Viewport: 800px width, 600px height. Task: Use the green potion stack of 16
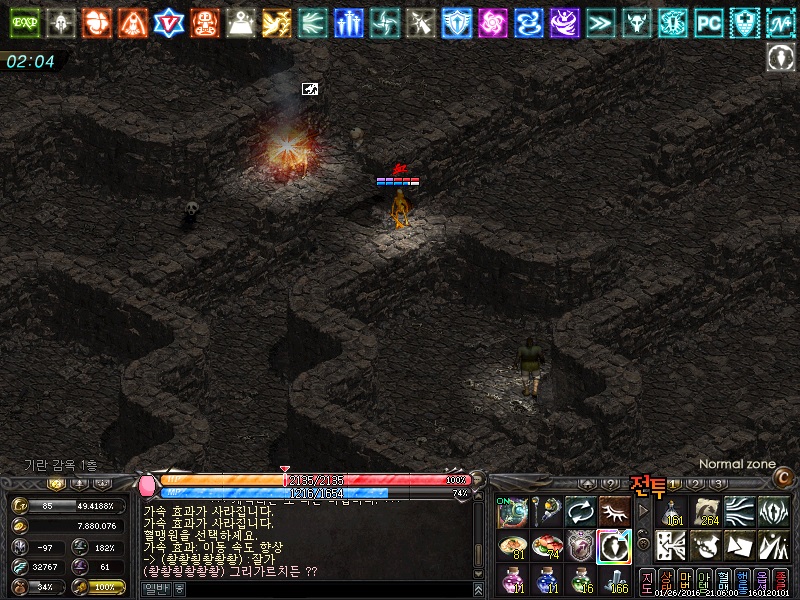point(580,579)
